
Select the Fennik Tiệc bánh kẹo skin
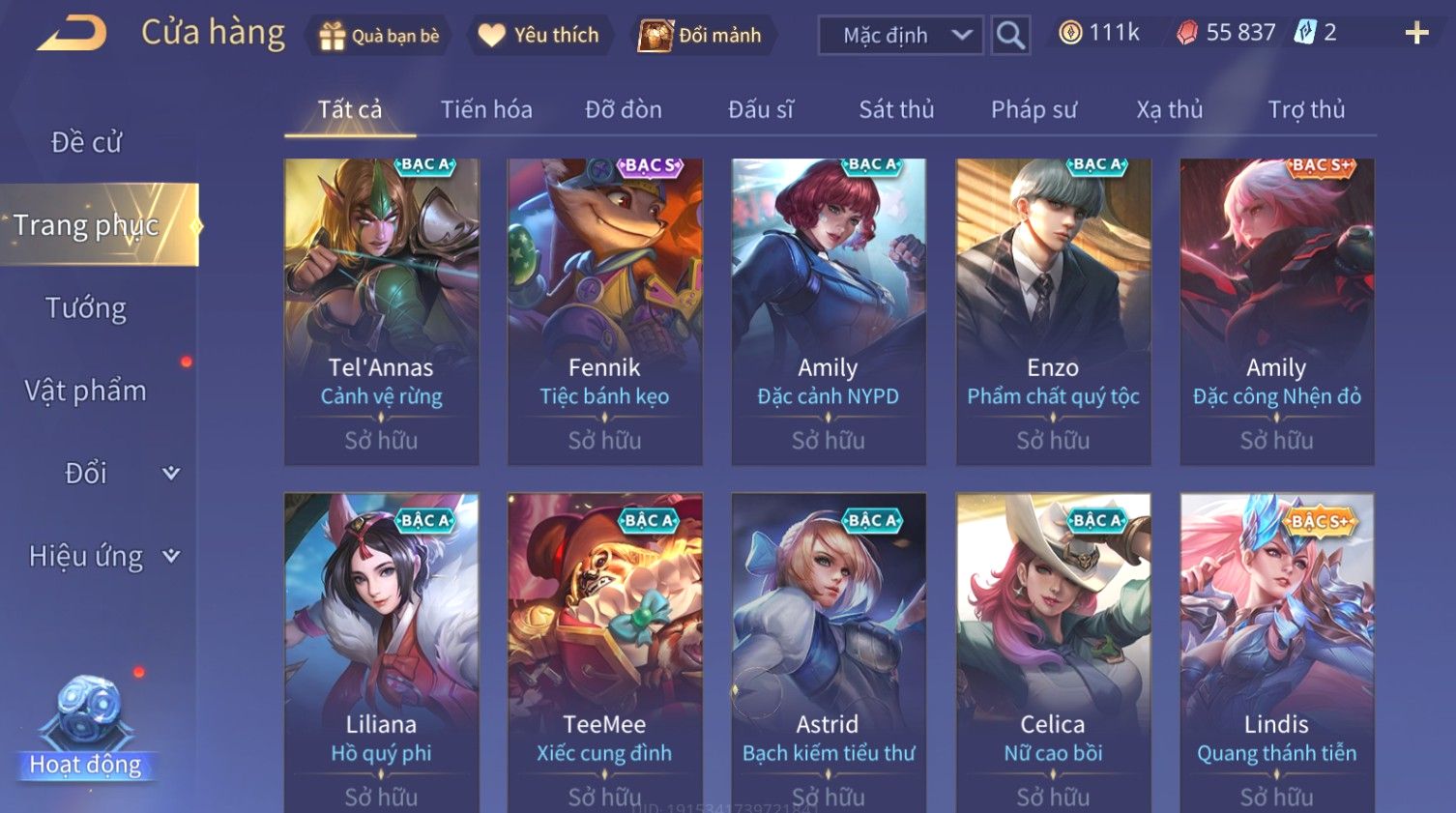(x=605, y=311)
